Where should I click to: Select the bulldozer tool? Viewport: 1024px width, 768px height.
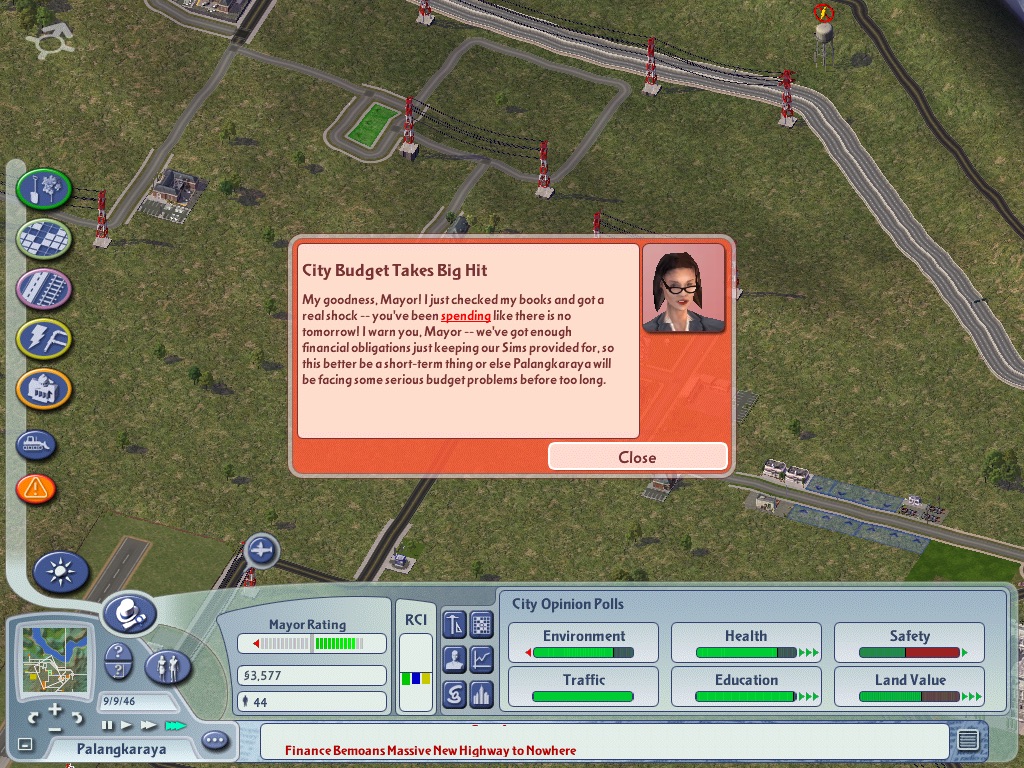36,445
